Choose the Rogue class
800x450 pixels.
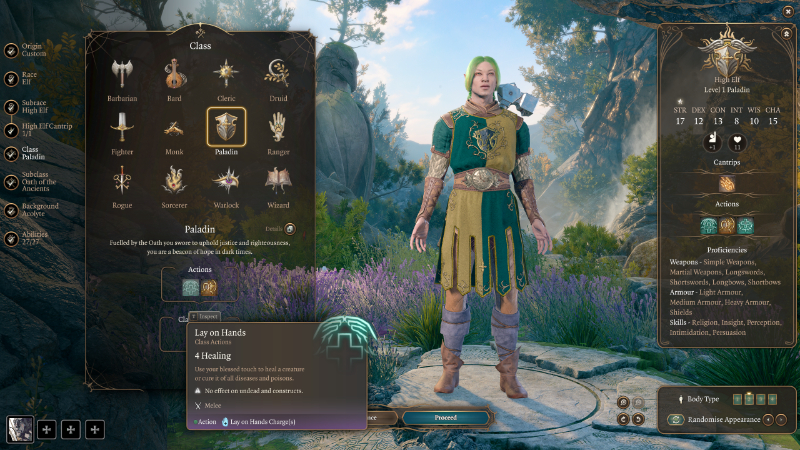point(122,182)
